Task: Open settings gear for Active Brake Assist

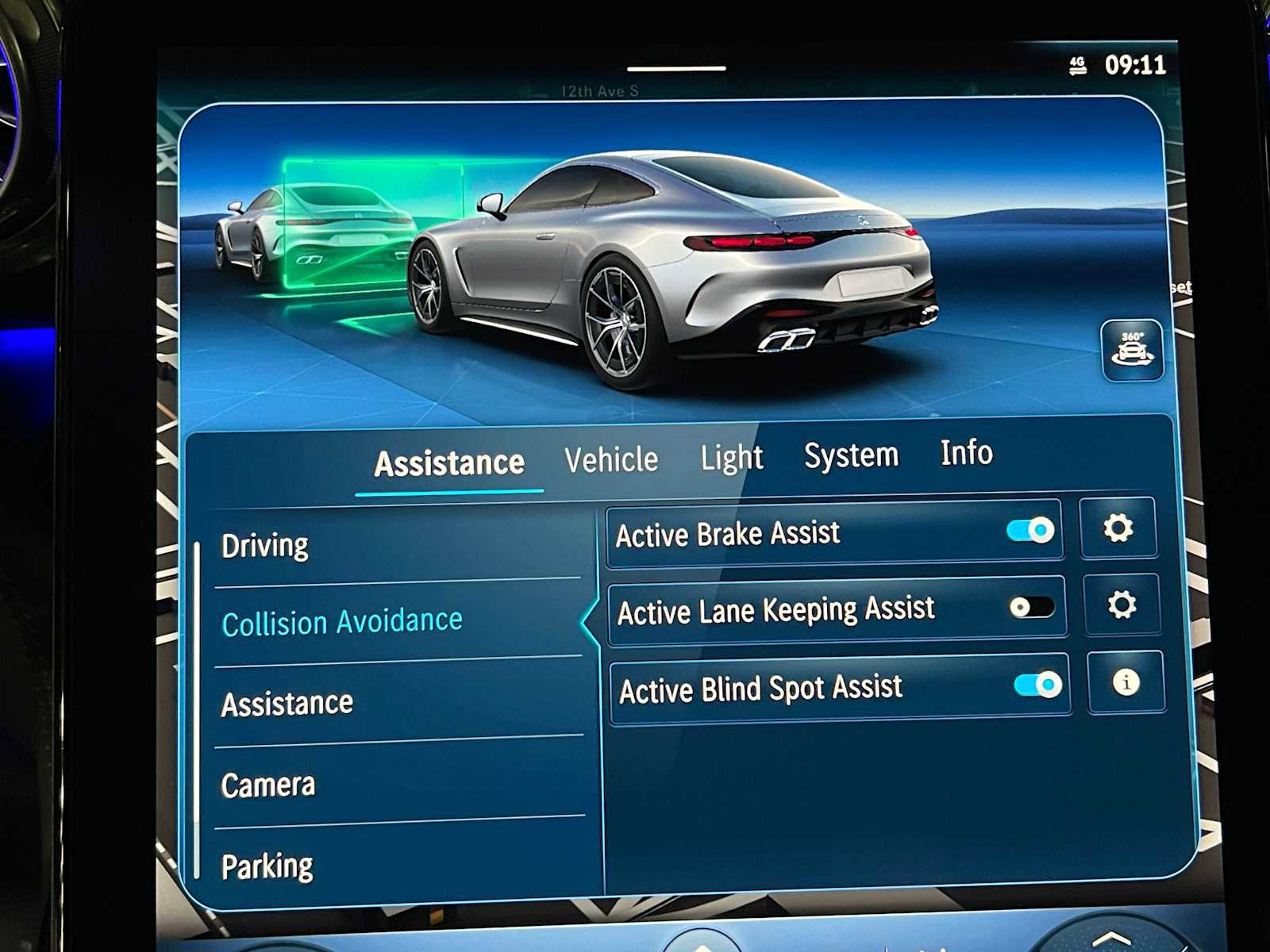Action: tap(1118, 528)
